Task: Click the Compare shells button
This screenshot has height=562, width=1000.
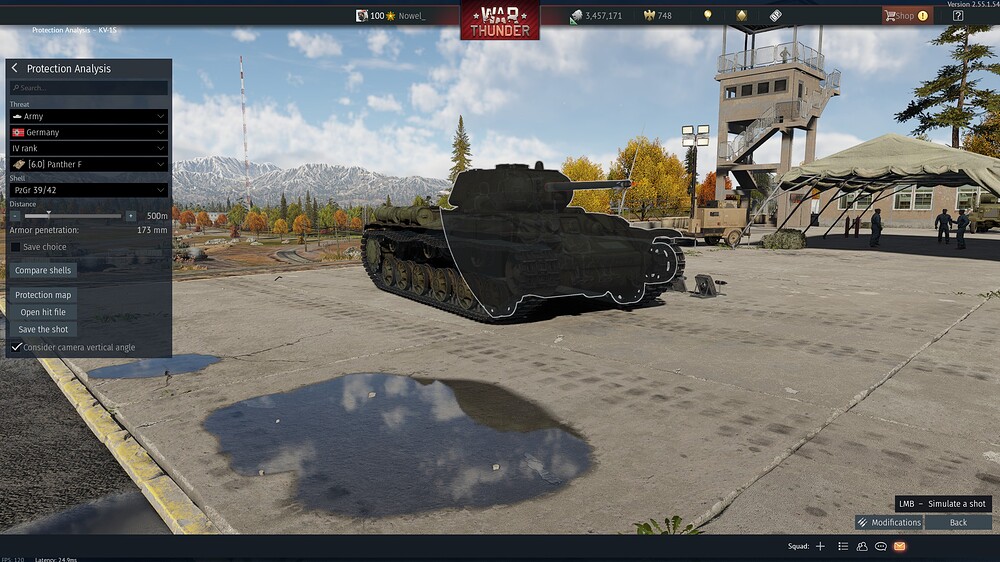Action: (x=43, y=270)
